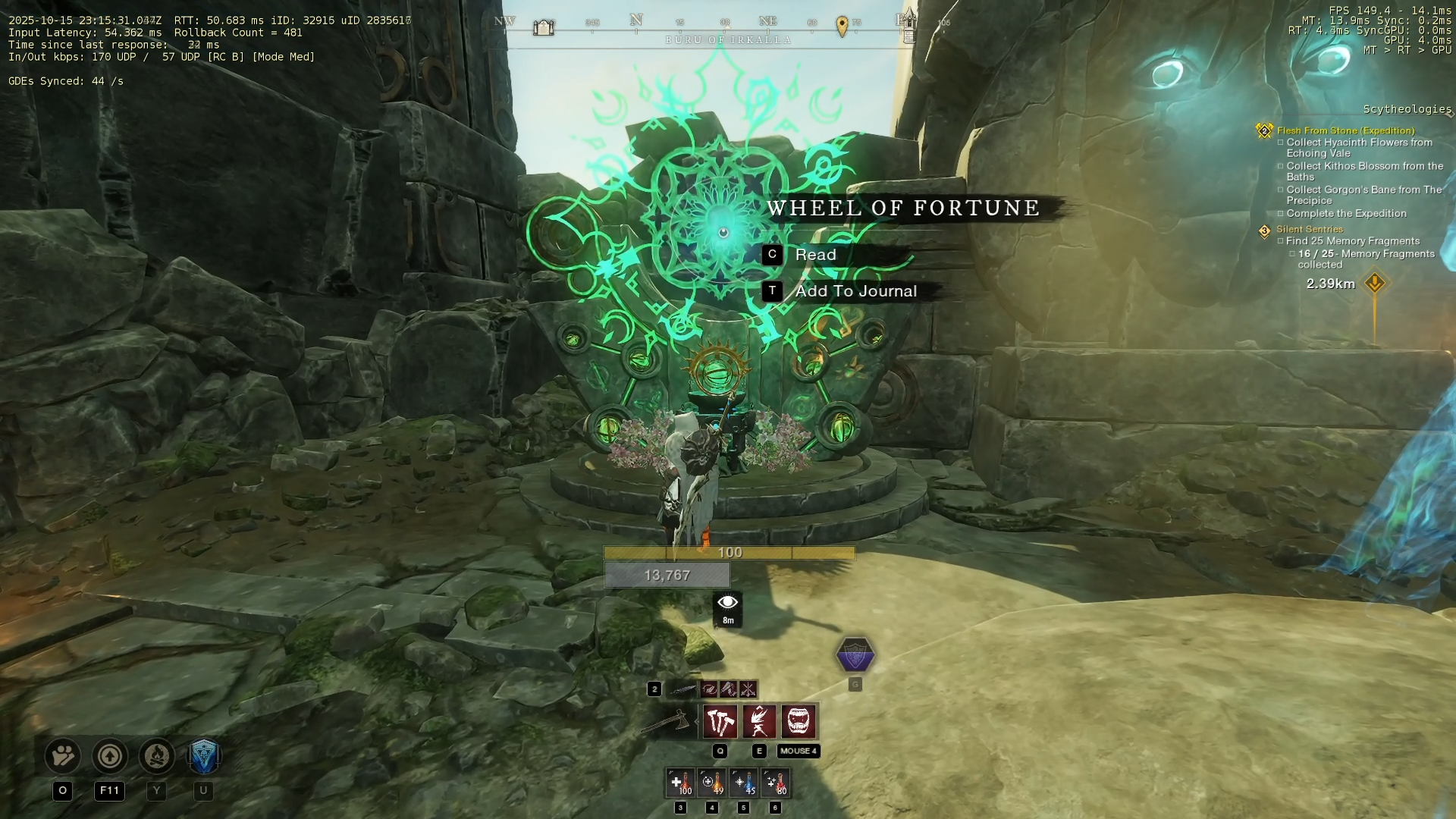
Task: Choose the Read option for Wheel of Fortune
Action: (x=815, y=255)
